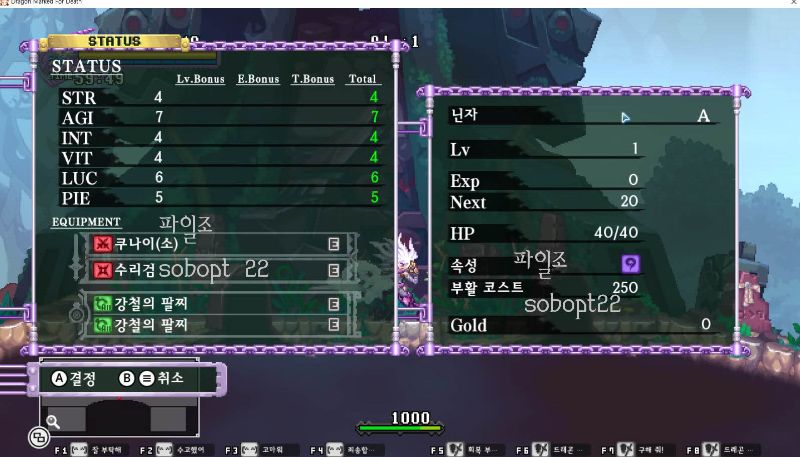The width and height of the screenshot is (800, 457).
Task: Open the chat window icon below the magnifier
Action: click(x=38, y=437)
